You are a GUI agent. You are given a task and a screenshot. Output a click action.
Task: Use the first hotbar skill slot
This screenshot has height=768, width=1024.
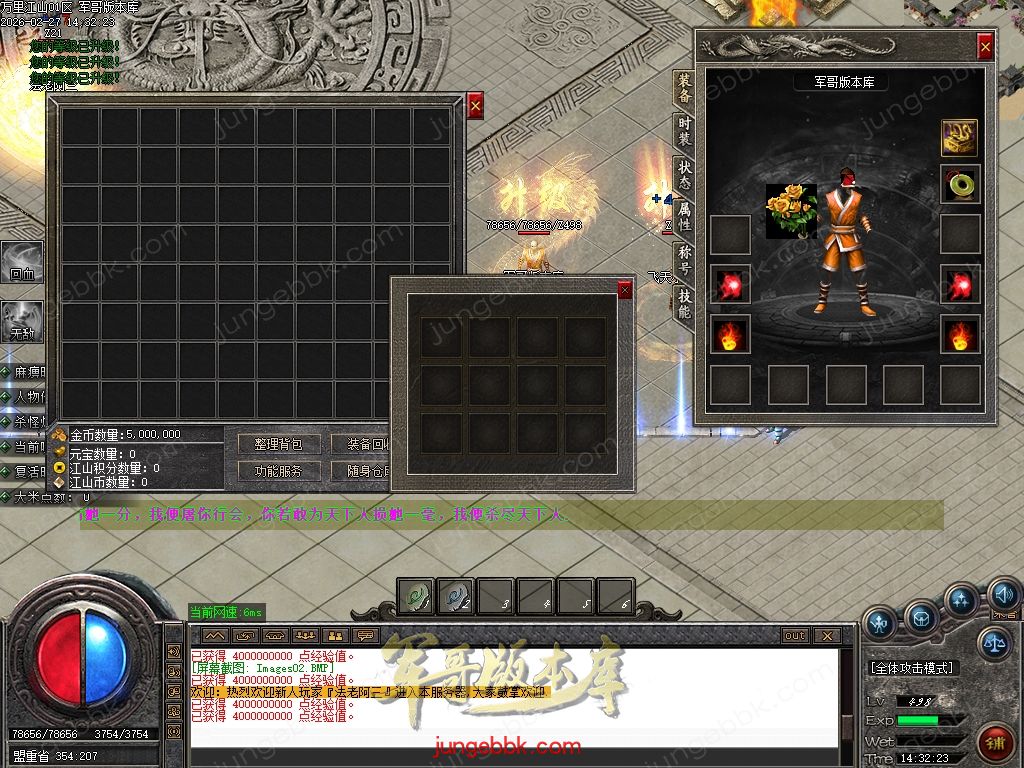[416, 596]
